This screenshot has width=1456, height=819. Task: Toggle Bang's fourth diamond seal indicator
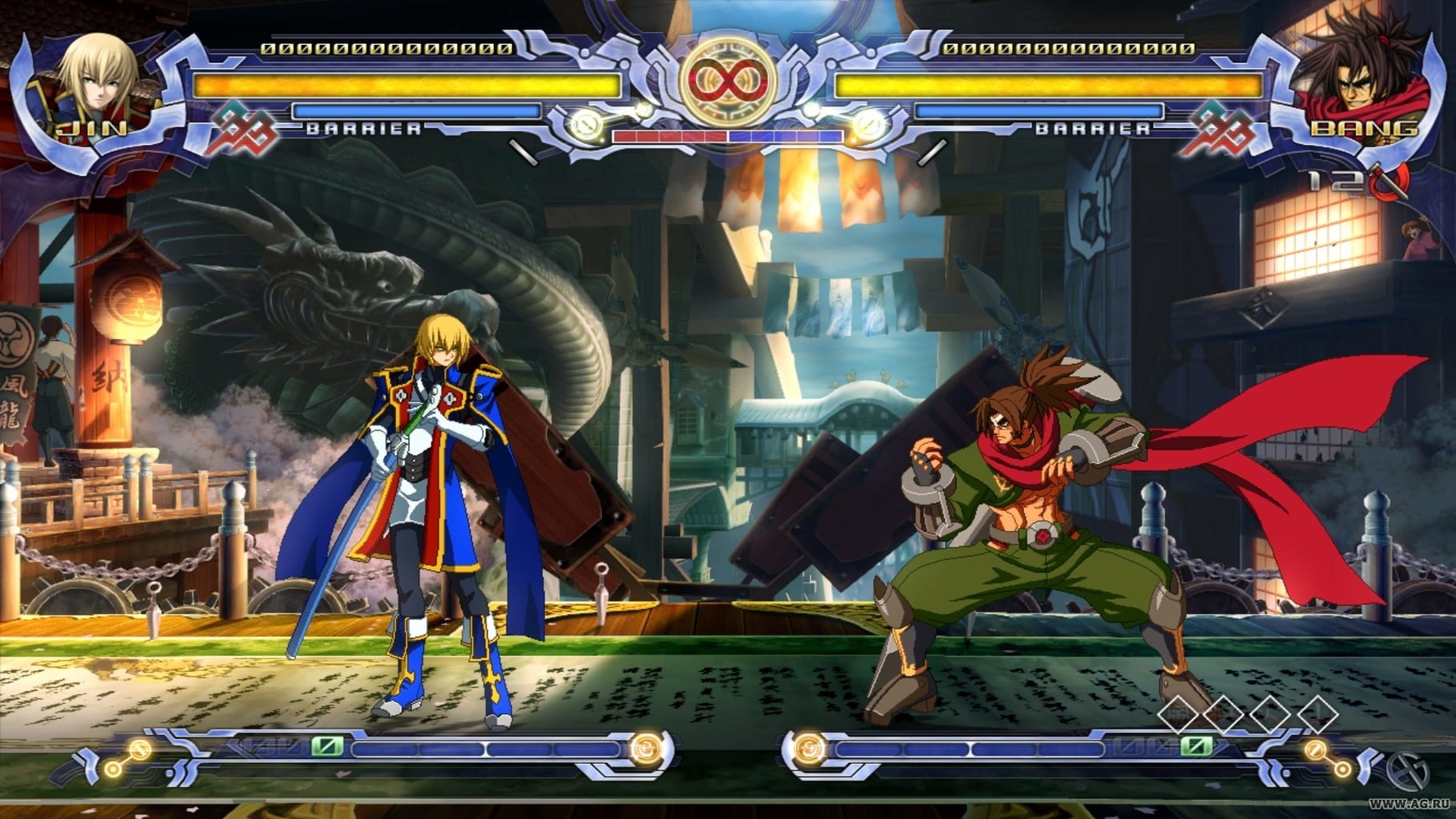click(1318, 715)
